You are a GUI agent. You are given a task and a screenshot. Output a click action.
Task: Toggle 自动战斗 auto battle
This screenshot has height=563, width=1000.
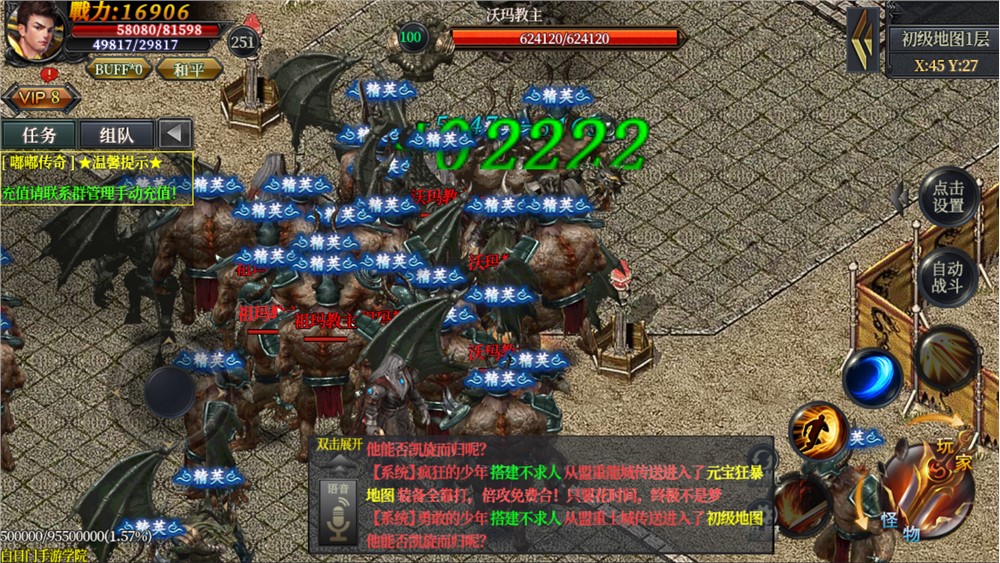click(948, 276)
